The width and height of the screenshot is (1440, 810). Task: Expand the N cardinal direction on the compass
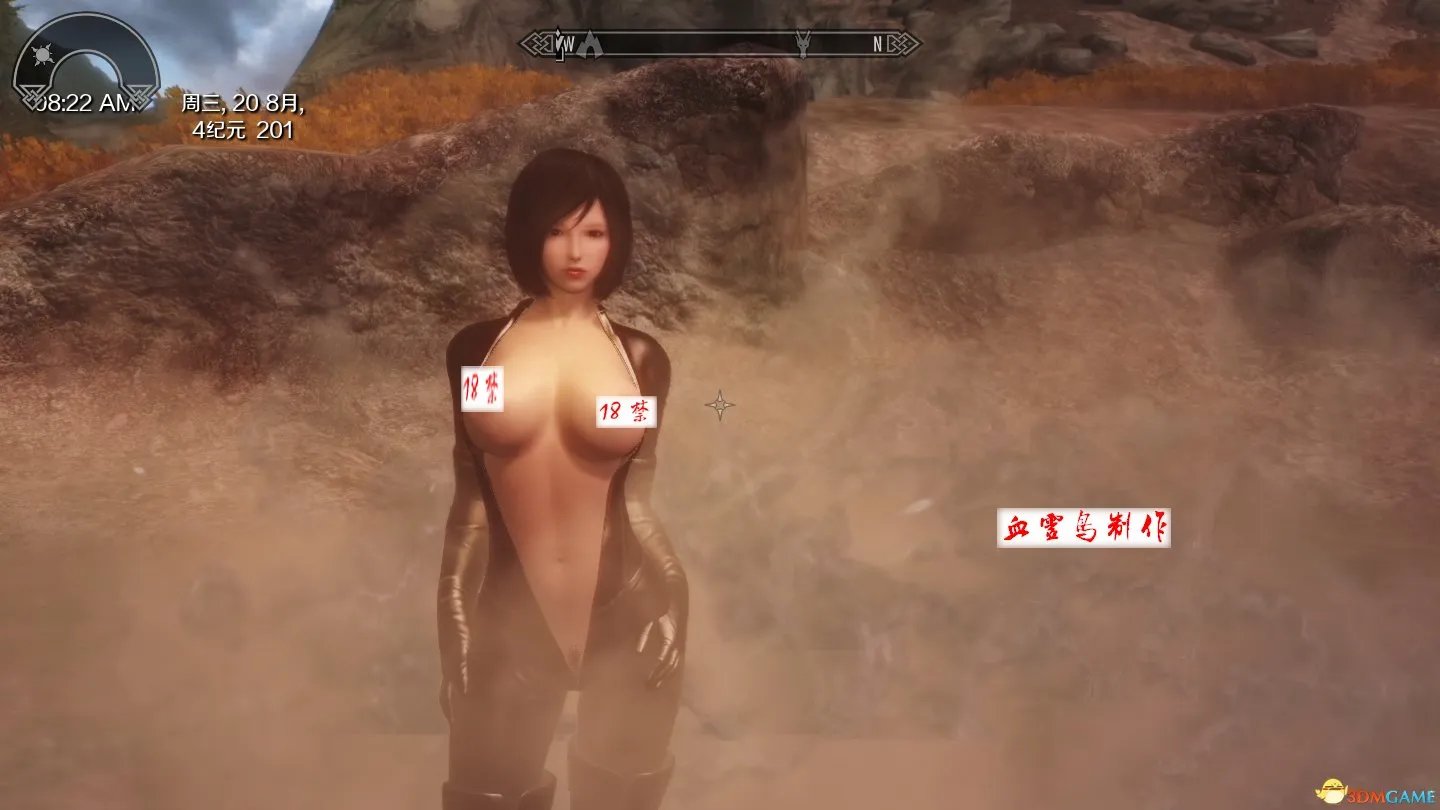click(x=877, y=44)
